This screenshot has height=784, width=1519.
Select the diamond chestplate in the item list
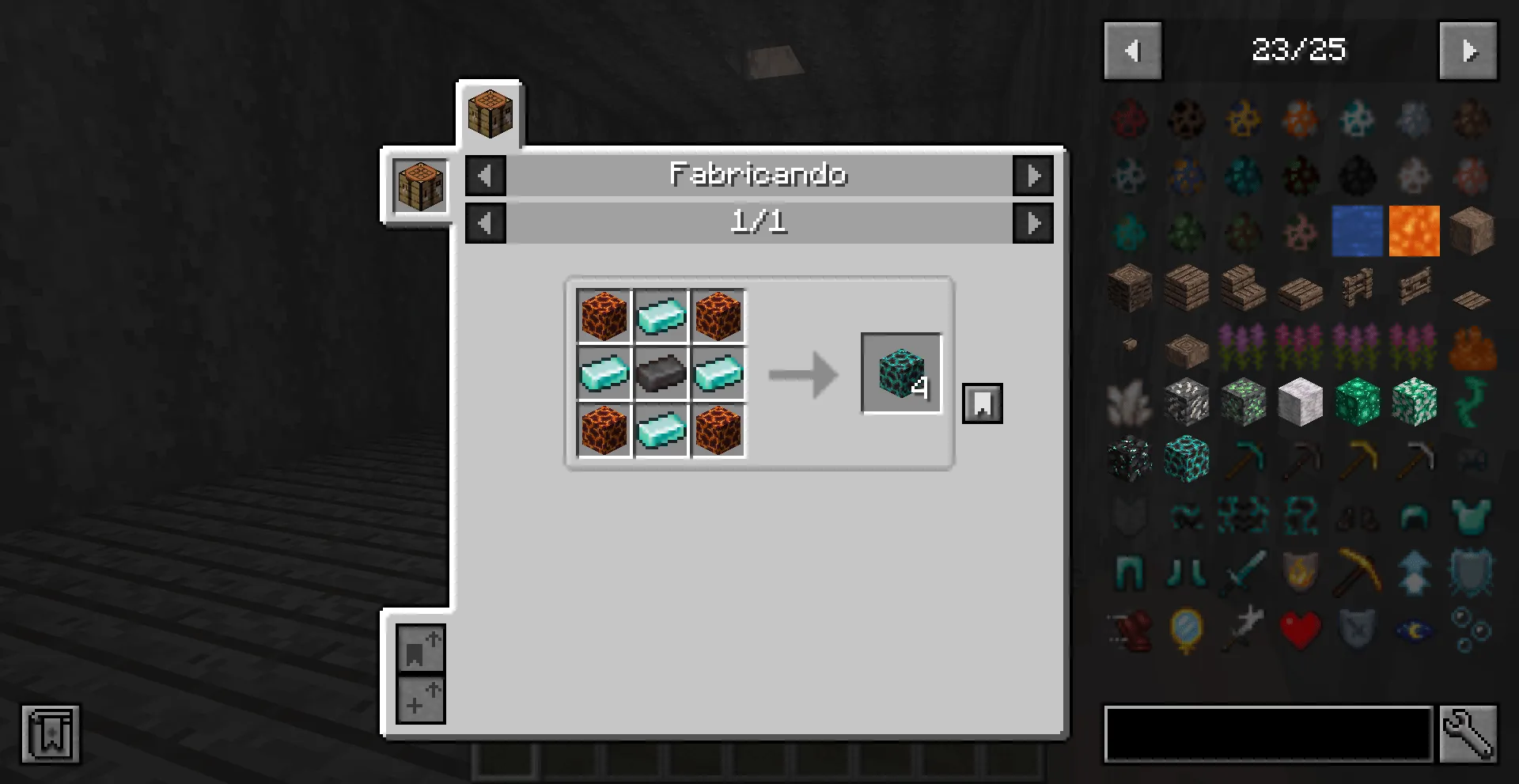tap(1471, 517)
